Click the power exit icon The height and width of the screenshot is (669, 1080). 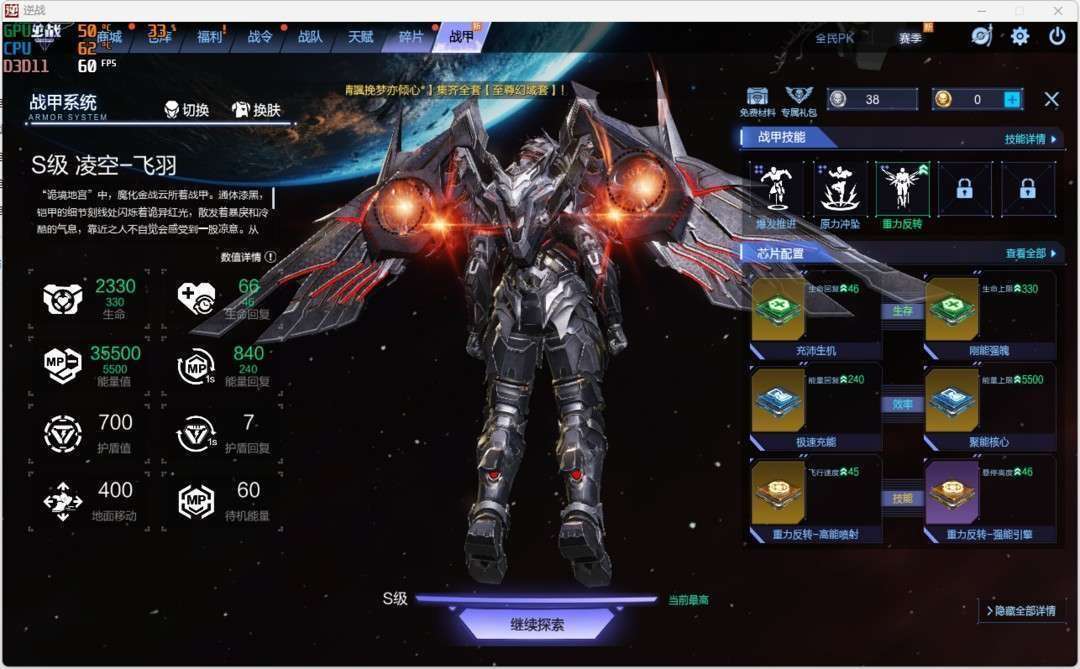(x=1057, y=36)
